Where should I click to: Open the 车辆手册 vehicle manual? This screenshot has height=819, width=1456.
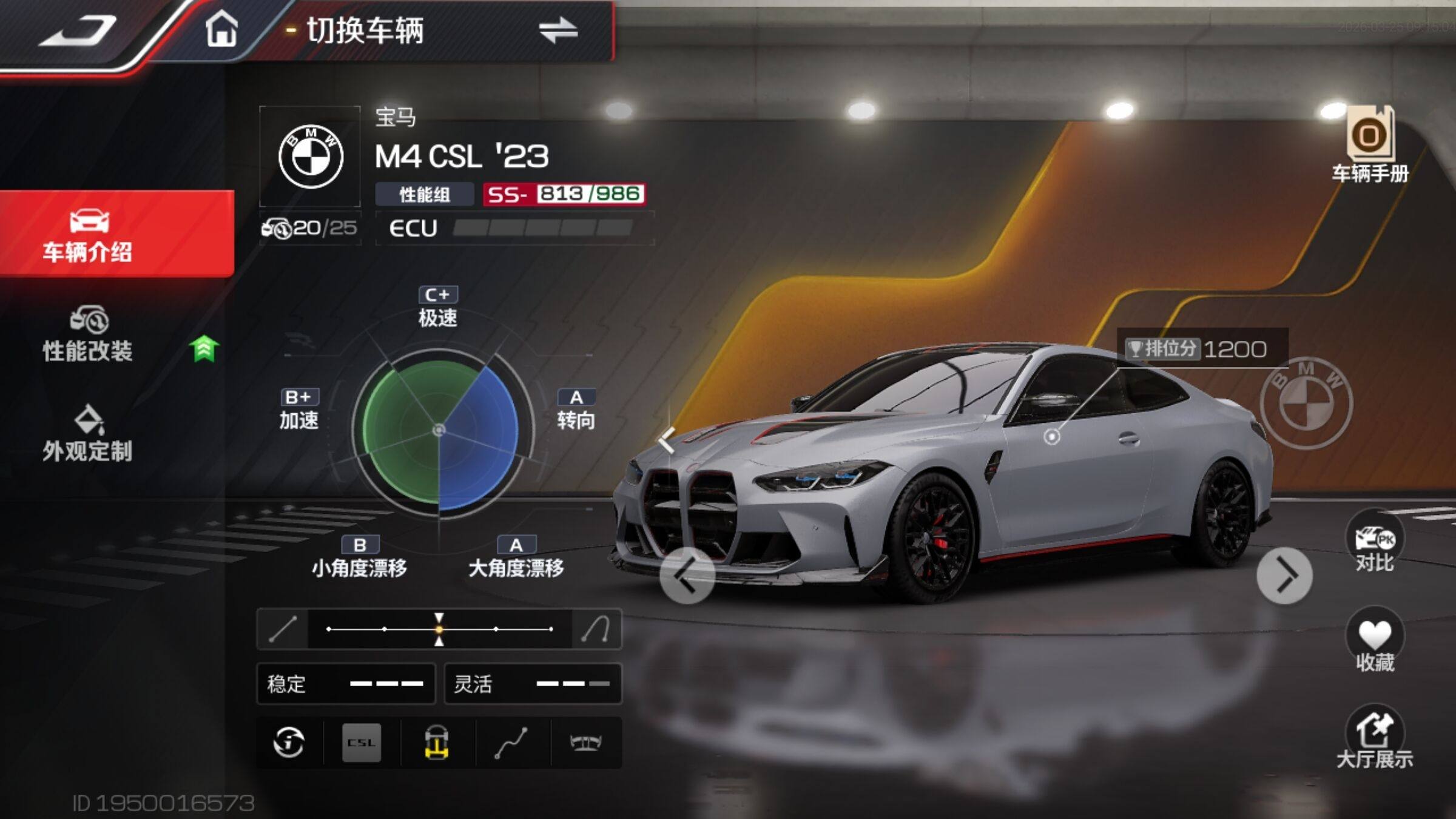coord(1370,146)
